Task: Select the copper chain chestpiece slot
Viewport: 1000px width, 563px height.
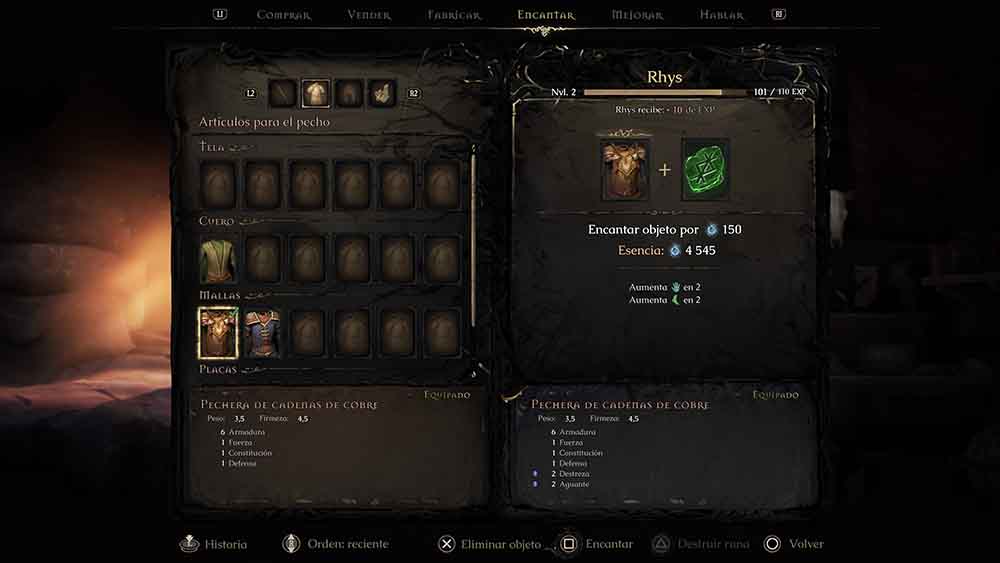Action: coord(217,333)
